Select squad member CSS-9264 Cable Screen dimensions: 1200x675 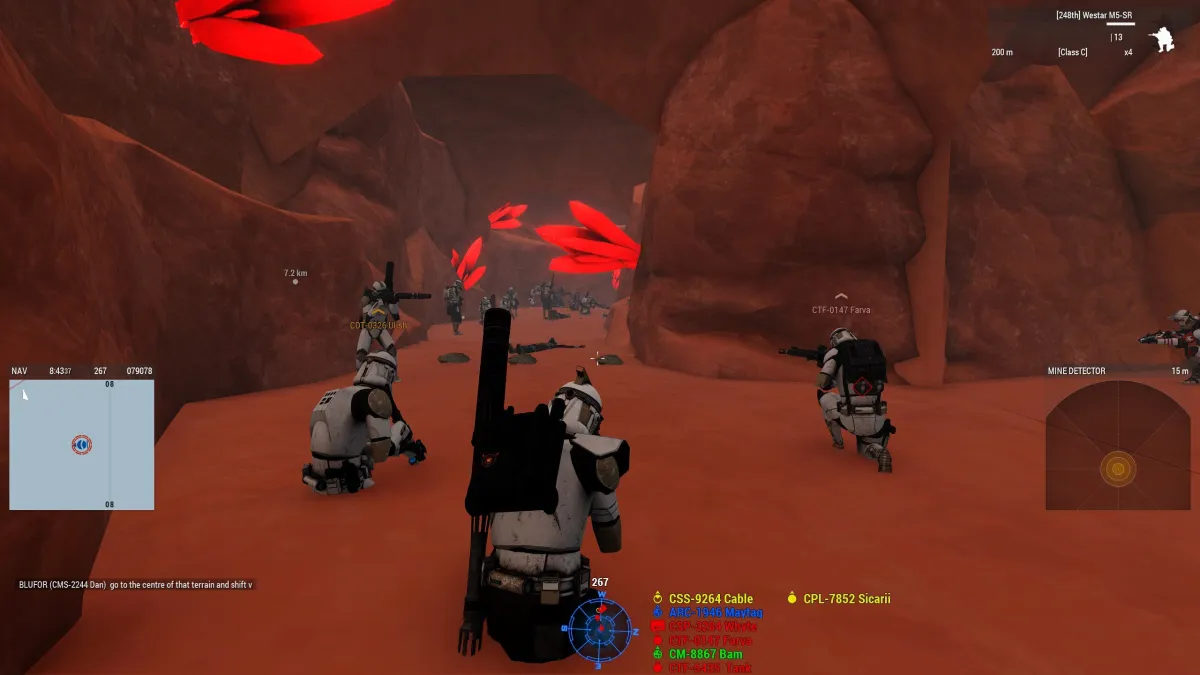(710, 599)
